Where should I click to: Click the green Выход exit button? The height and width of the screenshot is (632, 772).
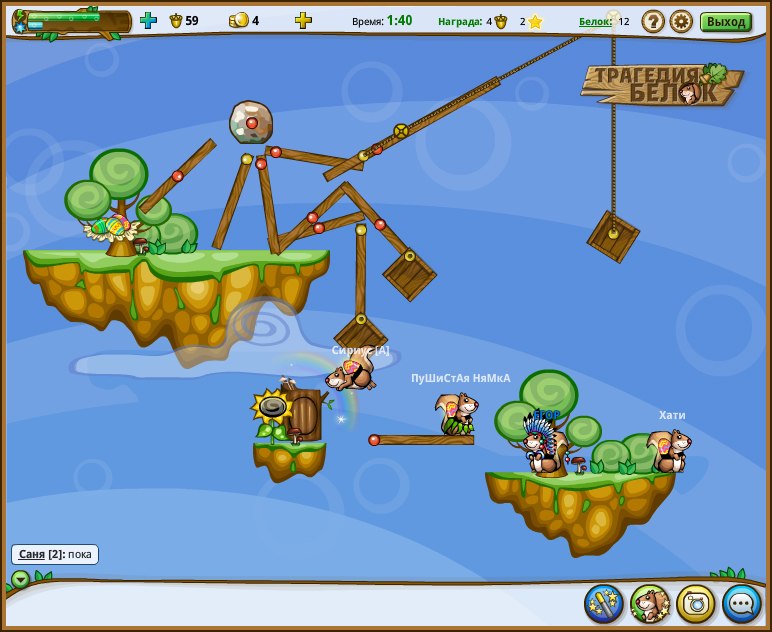(725, 21)
